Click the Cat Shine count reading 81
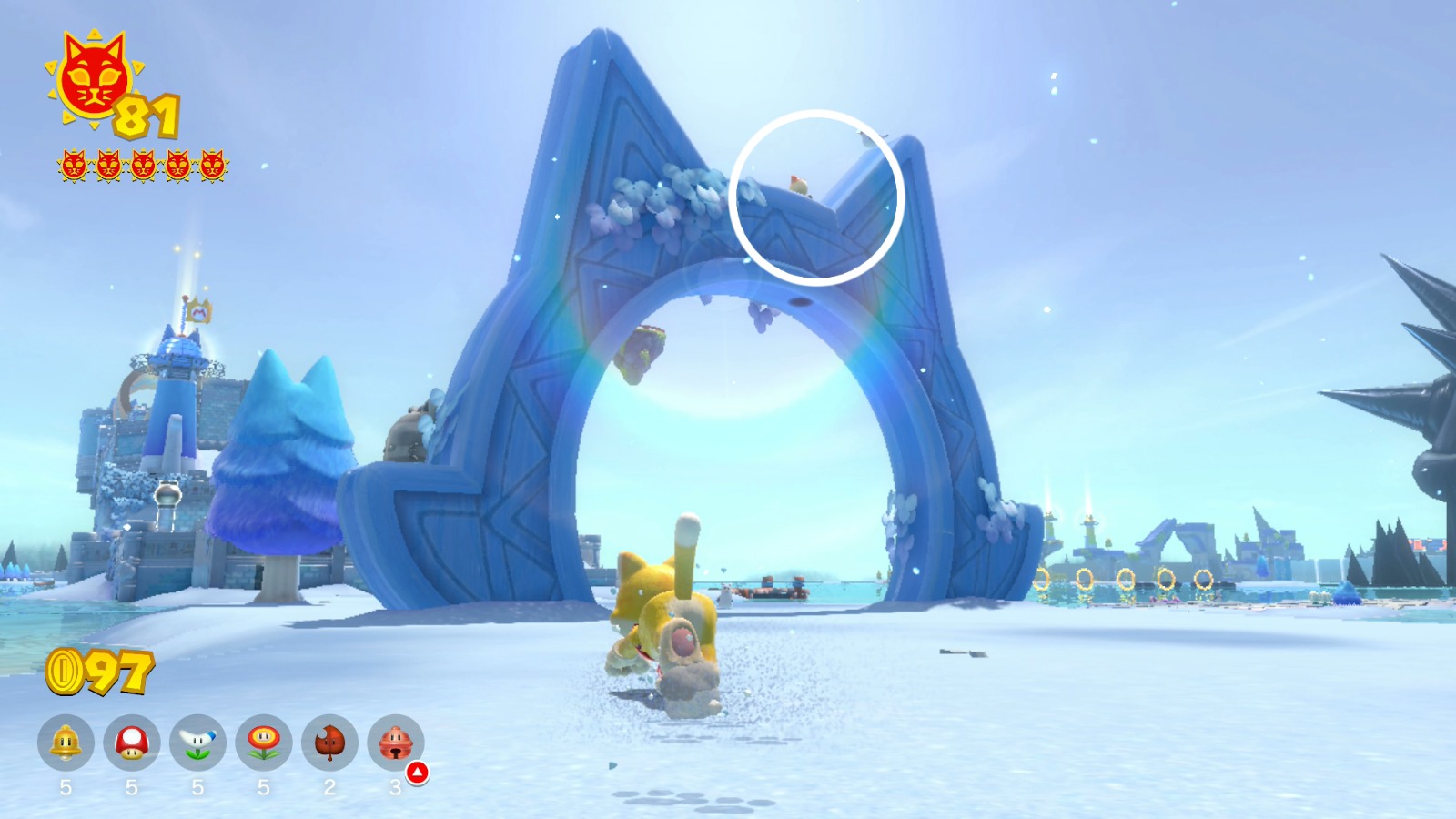Image resolution: width=1456 pixels, height=819 pixels. [146, 116]
